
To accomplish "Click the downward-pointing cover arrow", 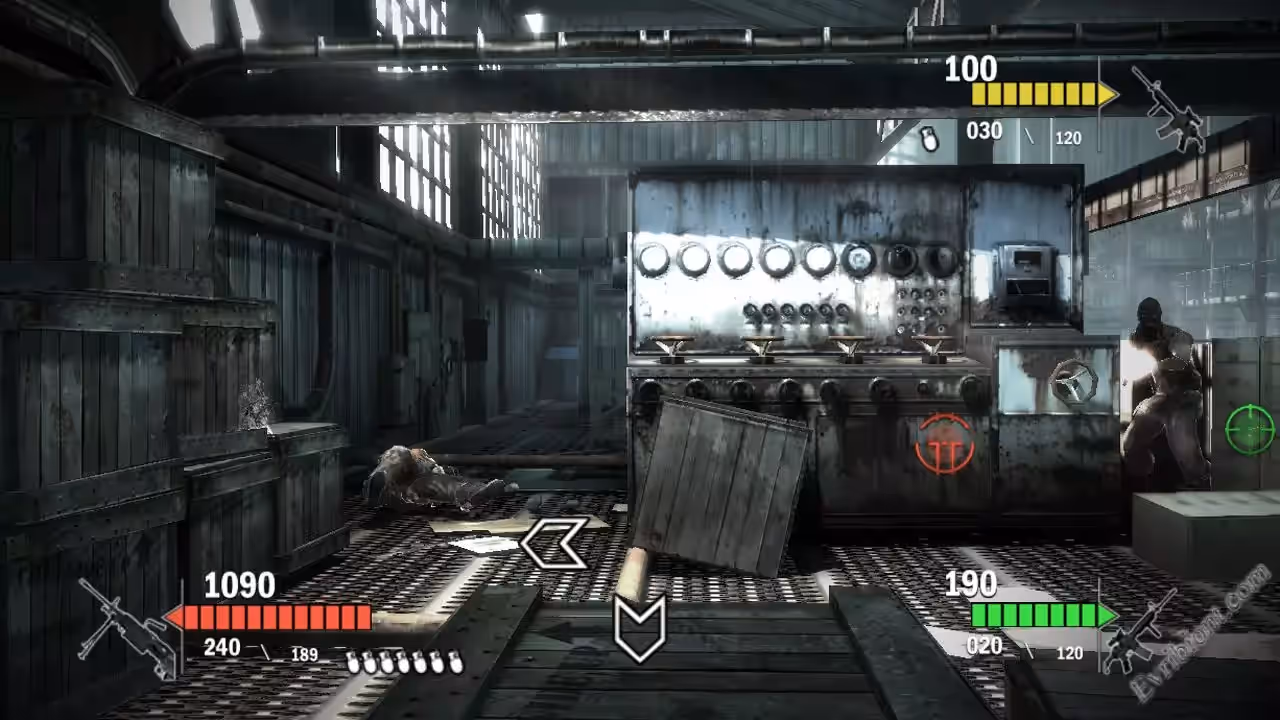I will pyautogui.click(x=640, y=627).
